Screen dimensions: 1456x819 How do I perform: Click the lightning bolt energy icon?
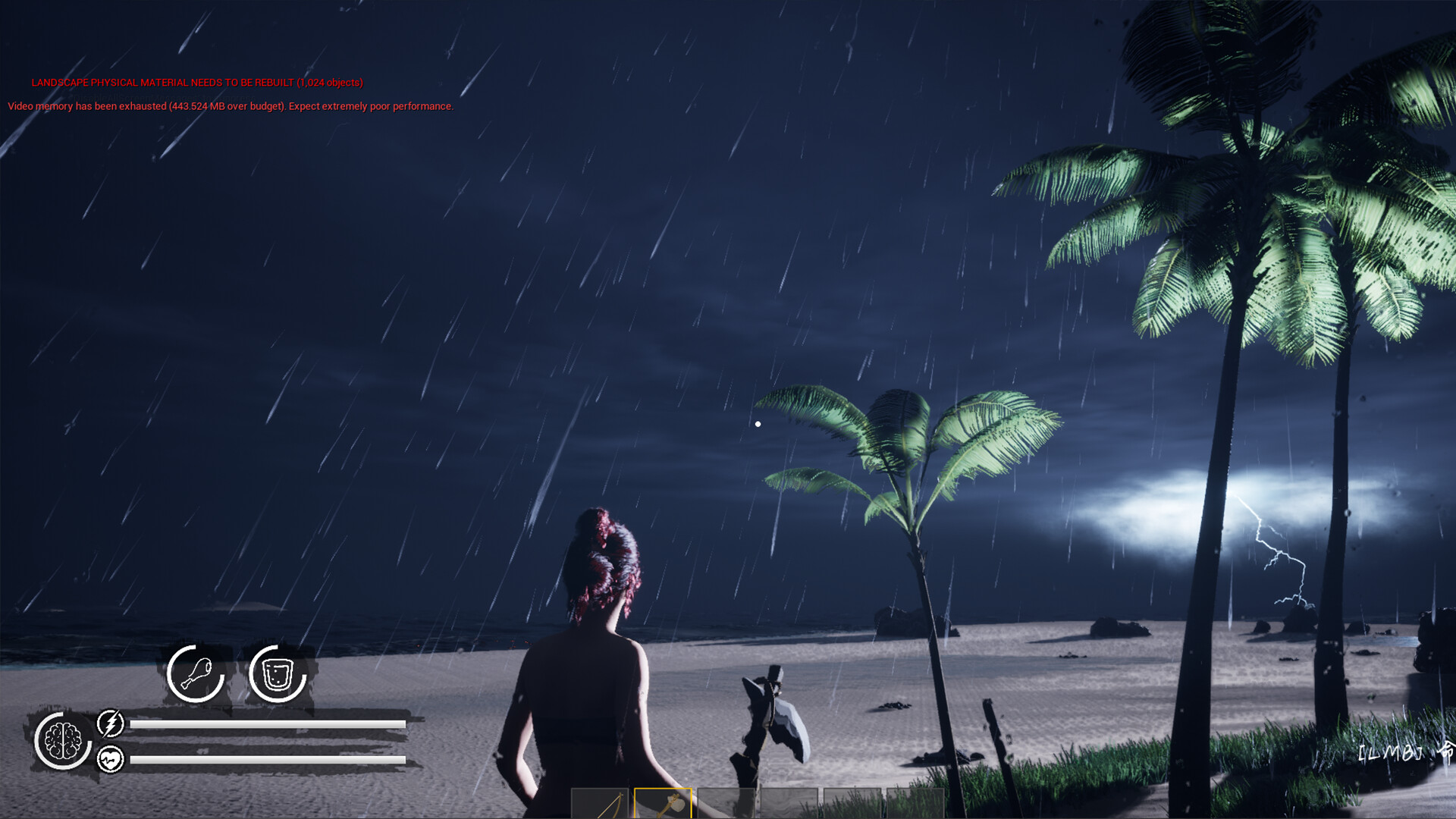(111, 724)
